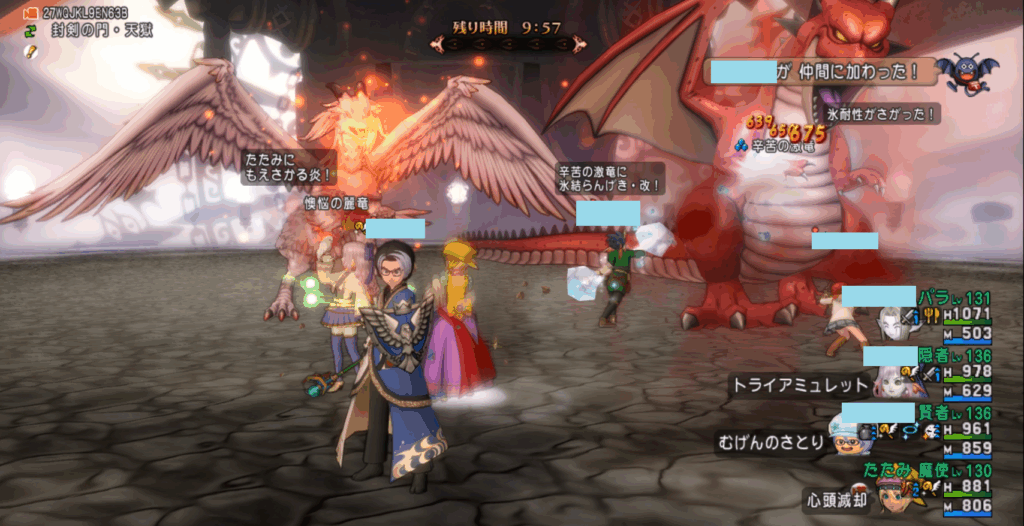This screenshot has width=1024, height=526.
Task: Open the quill pen icon
Action: coord(30,50)
